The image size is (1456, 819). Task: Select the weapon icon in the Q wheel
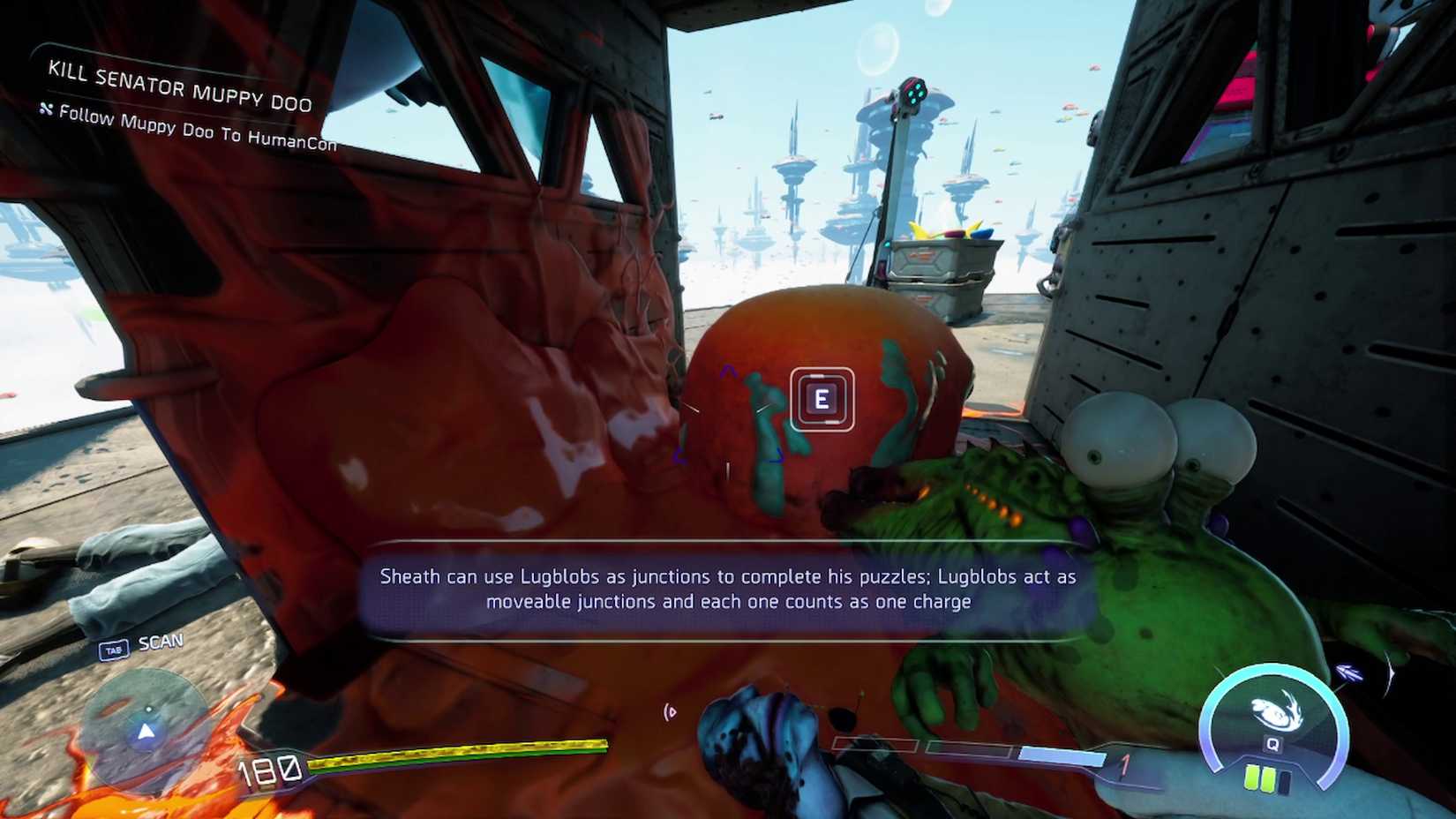[1272, 710]
